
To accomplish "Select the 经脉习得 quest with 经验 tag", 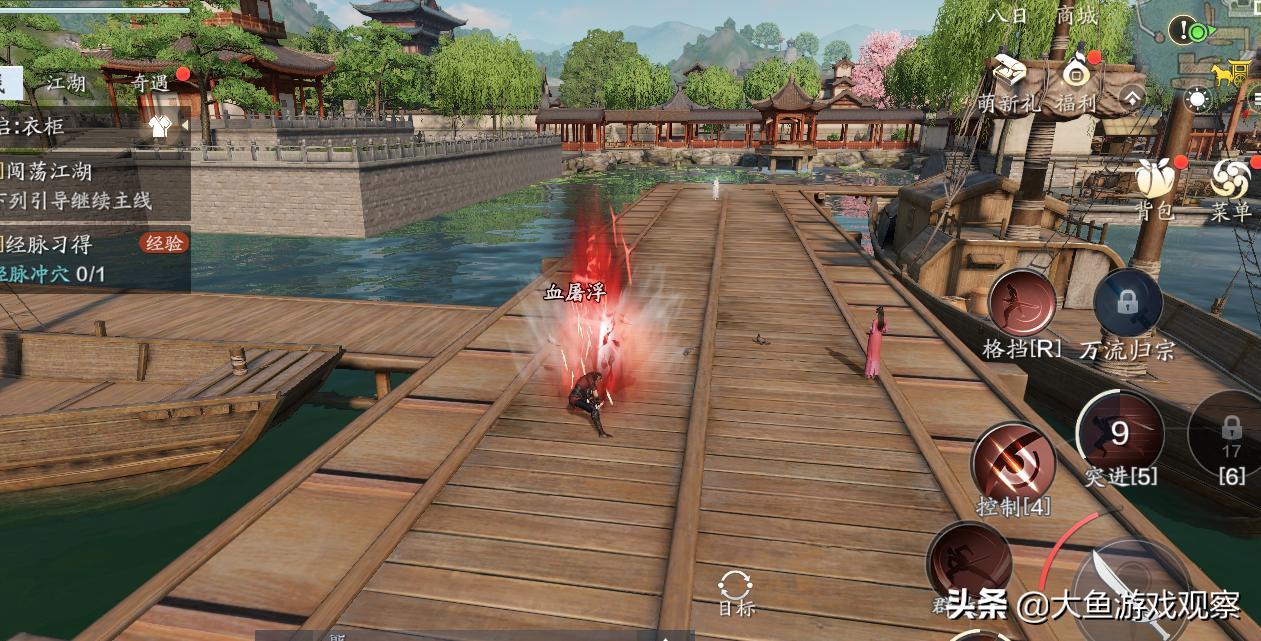I will (80, 243).
